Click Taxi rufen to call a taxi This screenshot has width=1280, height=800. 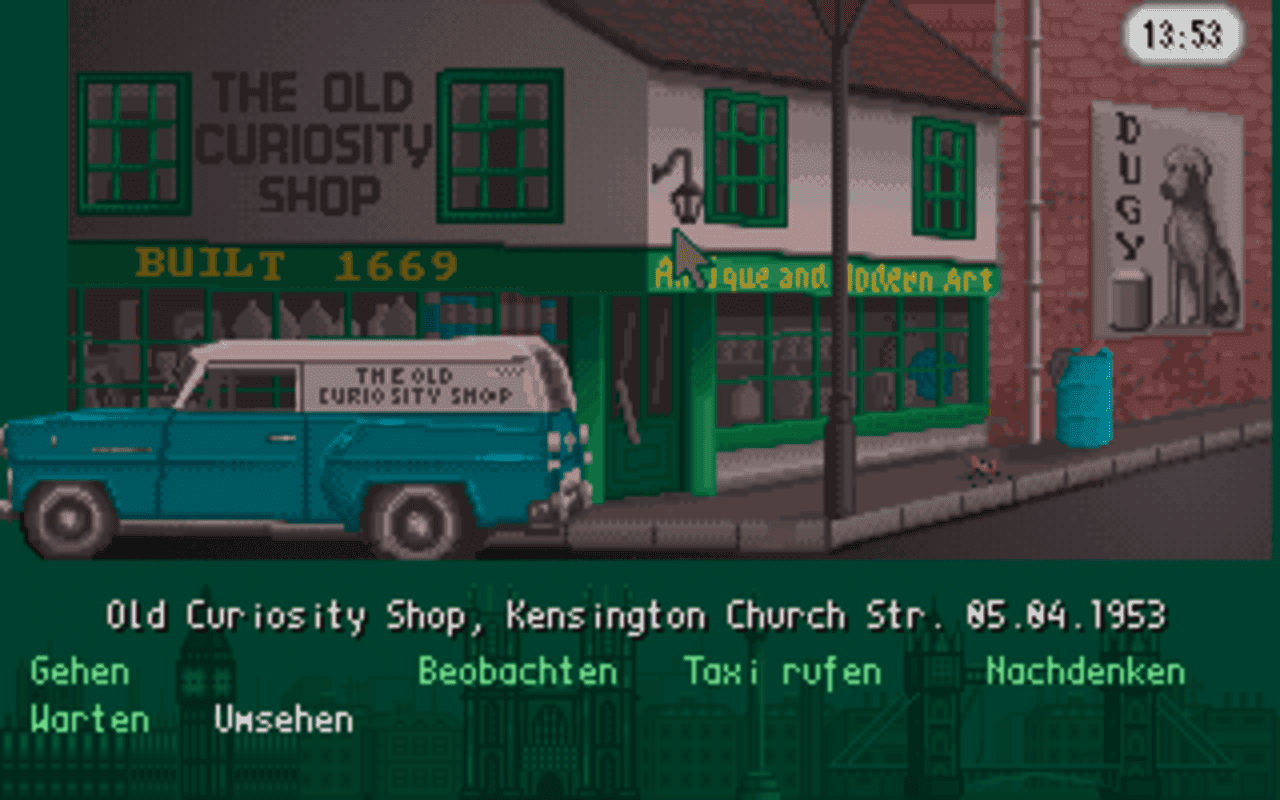[x=780, y=671]
